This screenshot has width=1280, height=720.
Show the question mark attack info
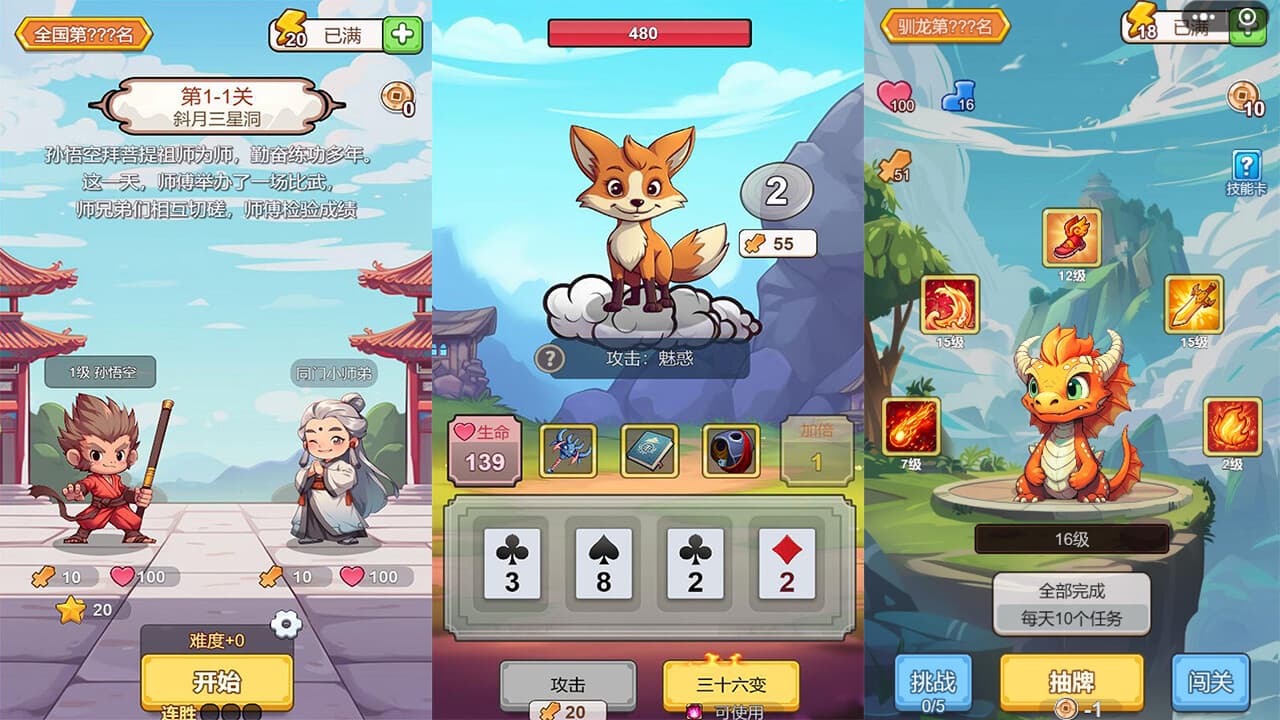pyautogui.click(x=549, y=358)
